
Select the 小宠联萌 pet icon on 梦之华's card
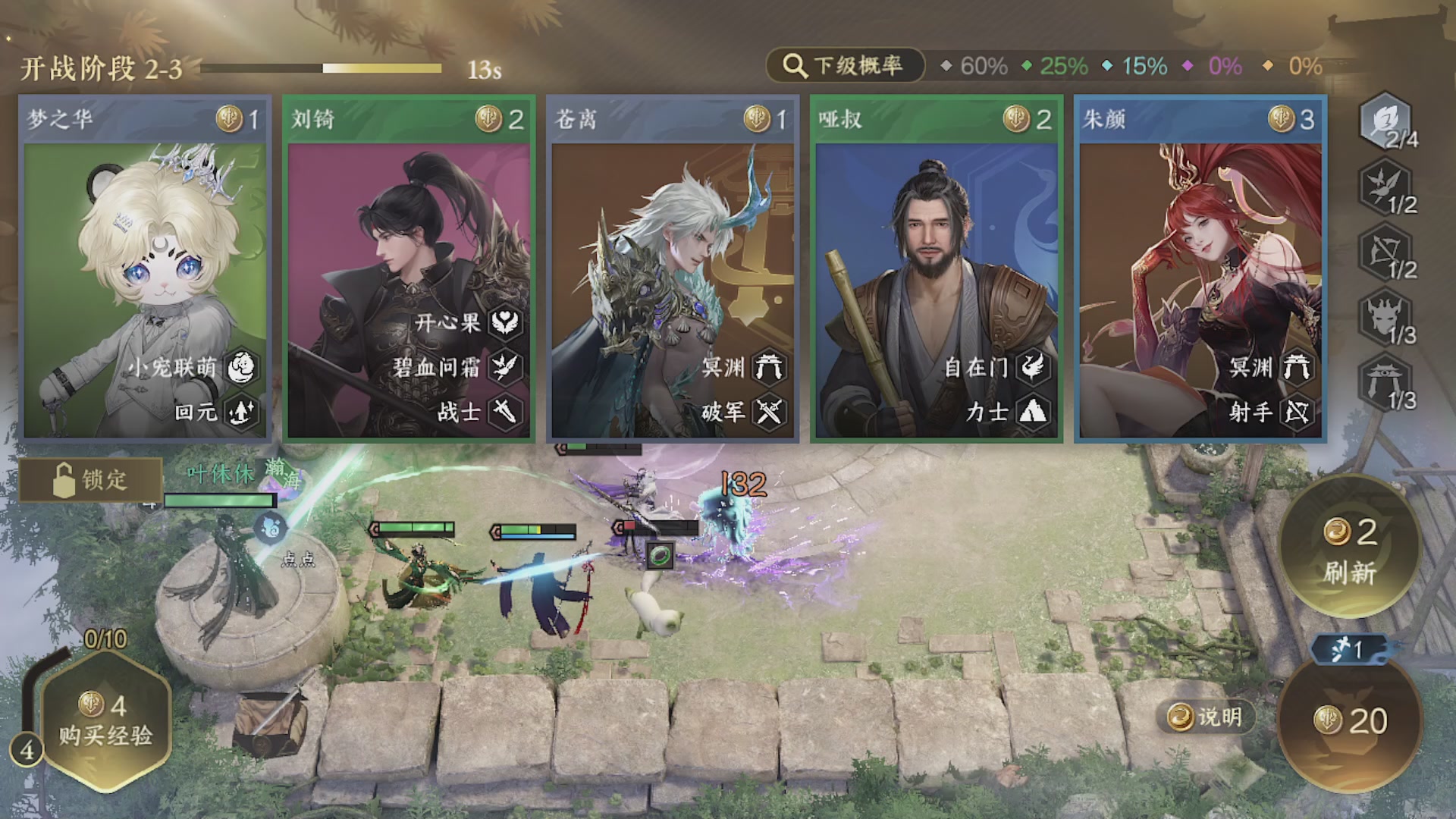coord(240,368)
